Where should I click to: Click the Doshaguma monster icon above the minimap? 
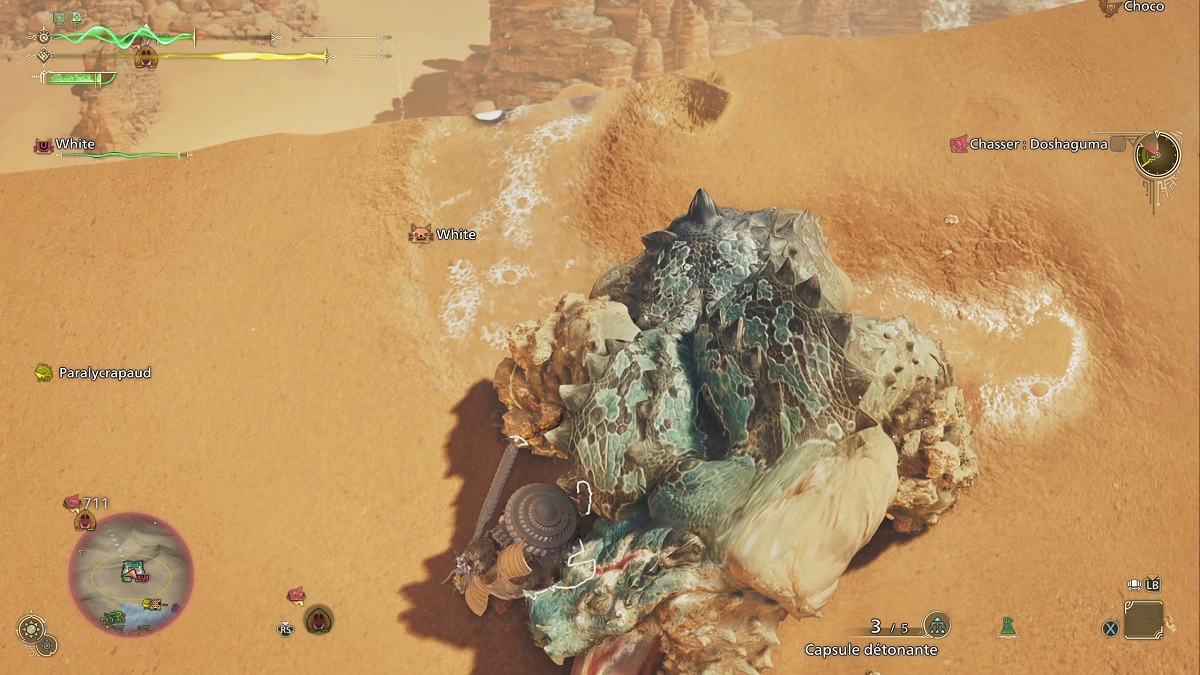[85, 520]
